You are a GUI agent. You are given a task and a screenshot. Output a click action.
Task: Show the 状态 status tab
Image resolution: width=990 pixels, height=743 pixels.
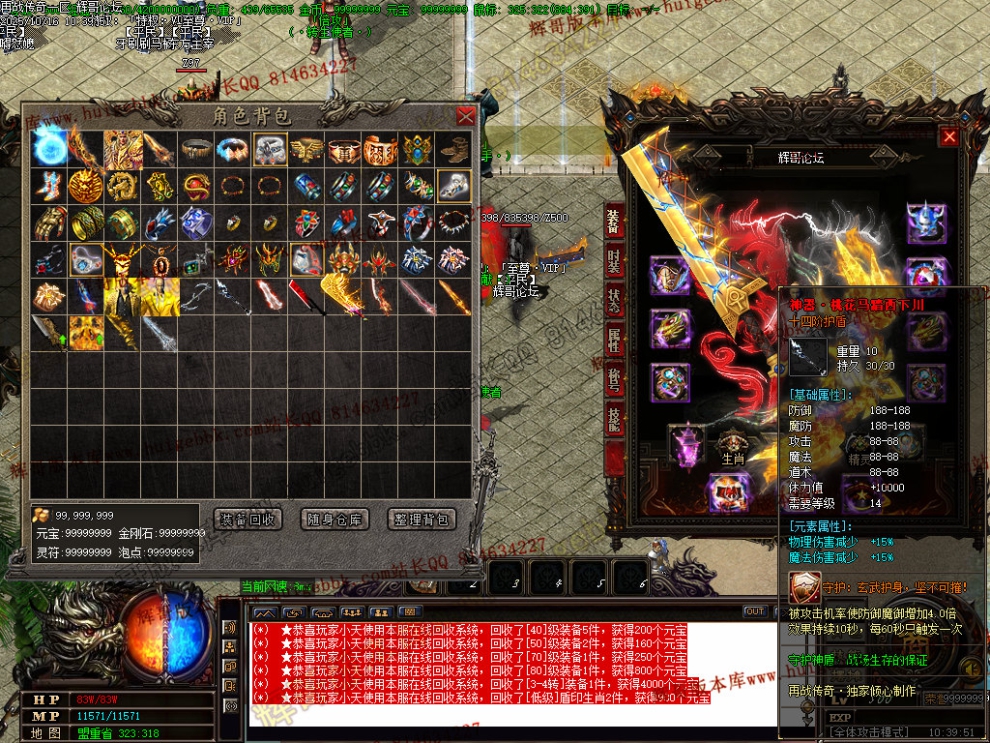pyautogui.click(x=614, y=302)
